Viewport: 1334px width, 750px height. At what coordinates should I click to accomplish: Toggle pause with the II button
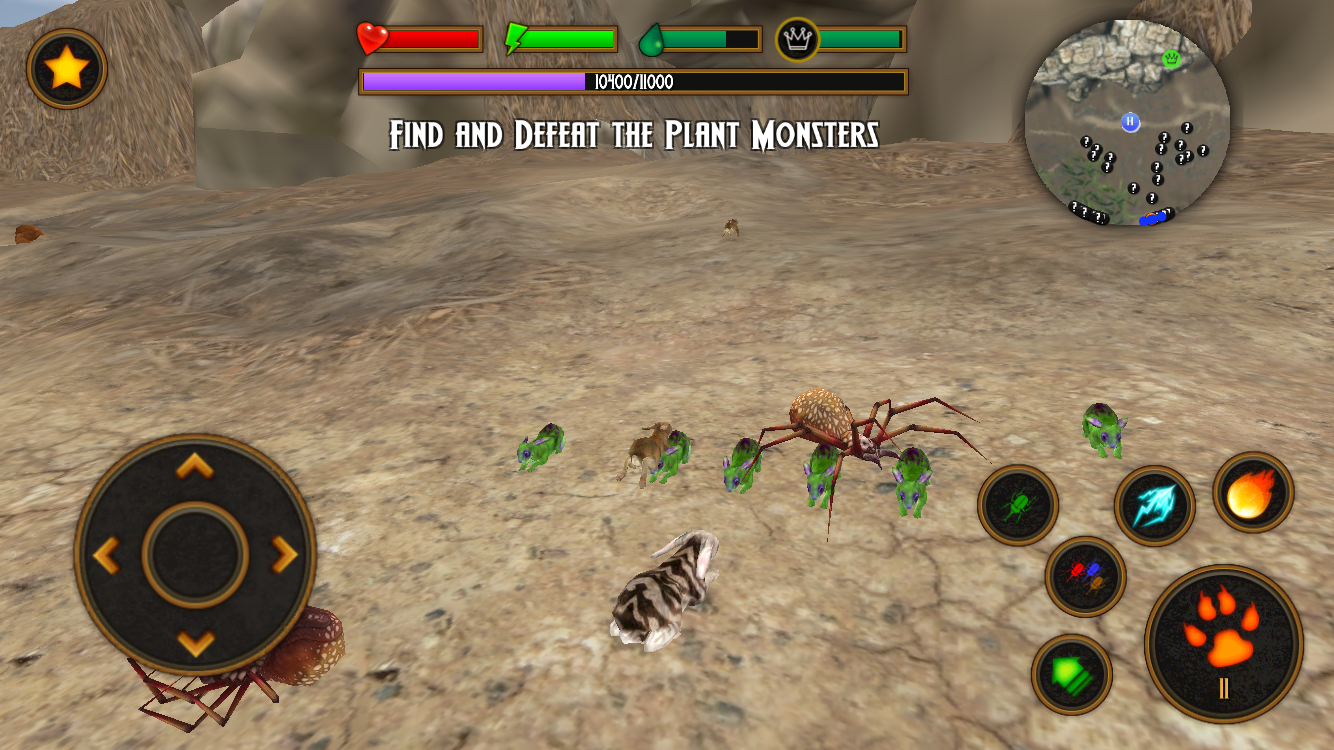tap(1225, 686)
